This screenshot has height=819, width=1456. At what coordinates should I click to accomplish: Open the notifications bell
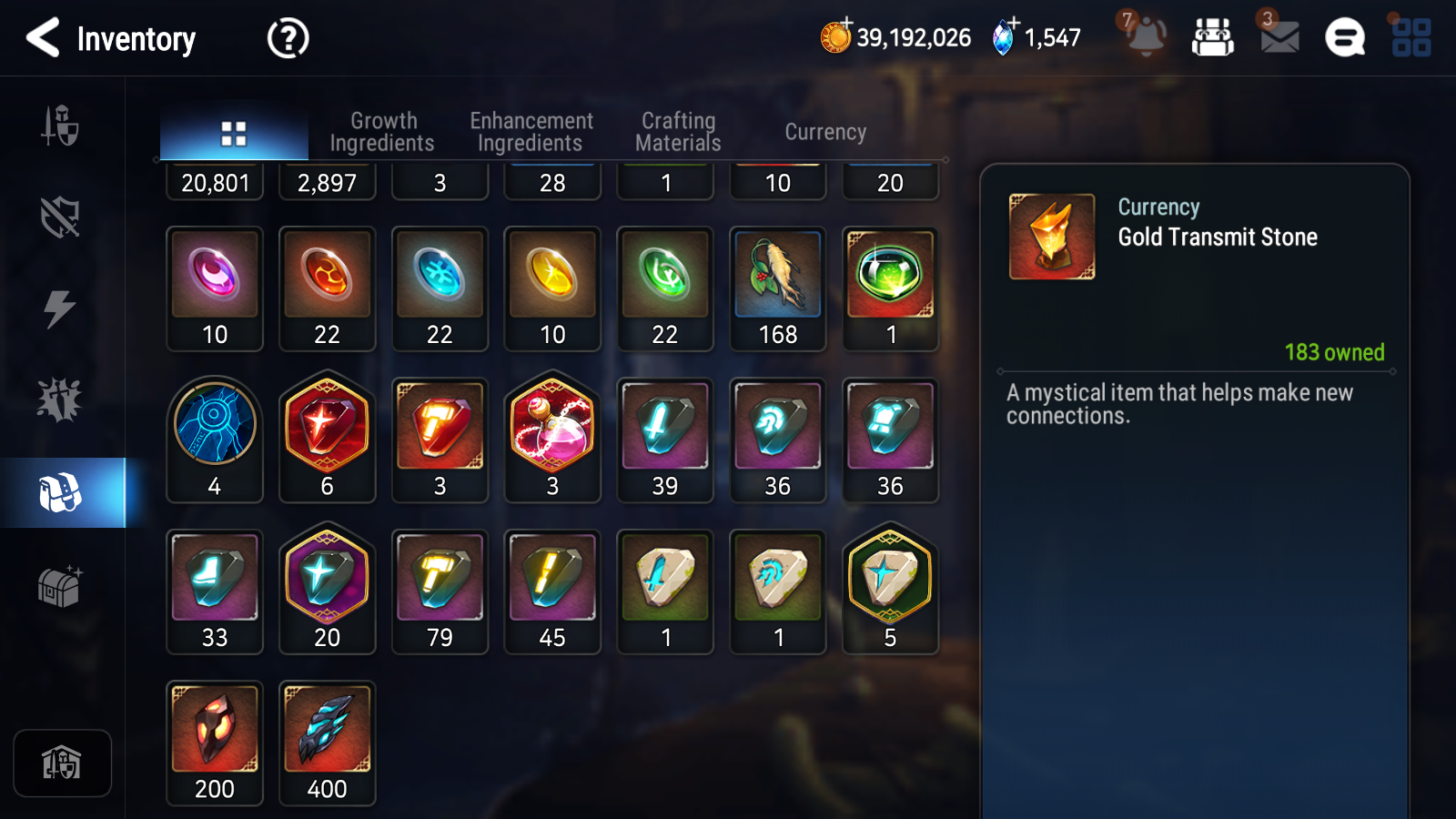1145,36
